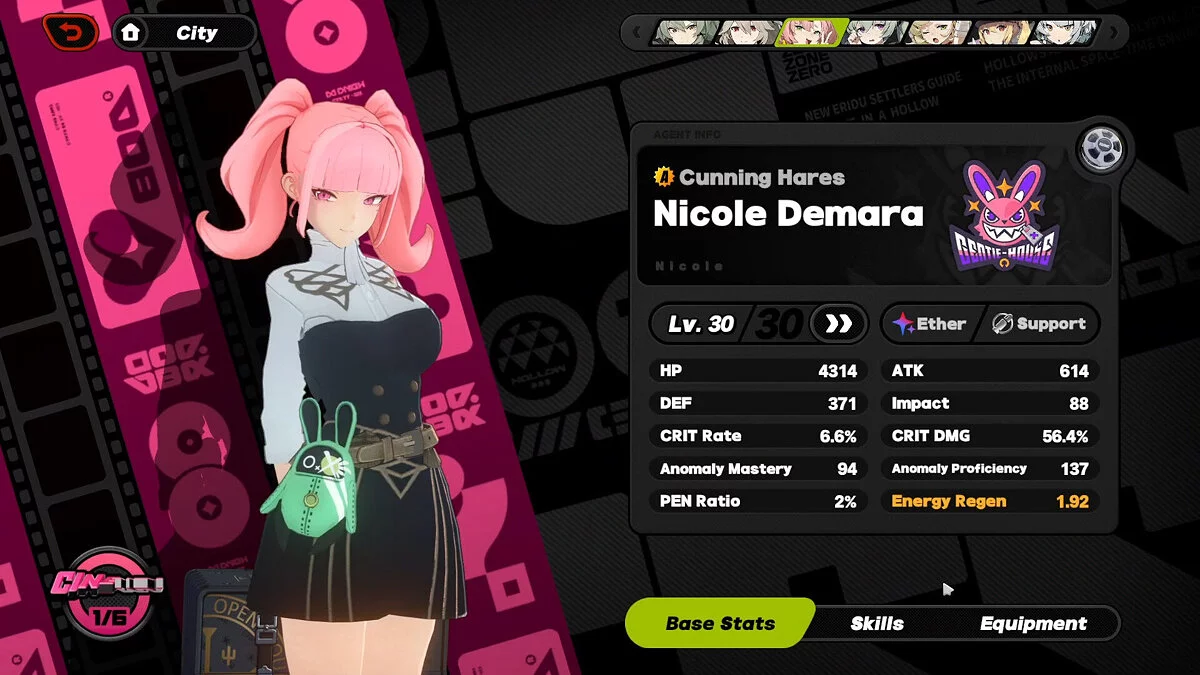This screenshot has width=1200, height=675.
Task: Go to City via home button
Action: [184, 33]
